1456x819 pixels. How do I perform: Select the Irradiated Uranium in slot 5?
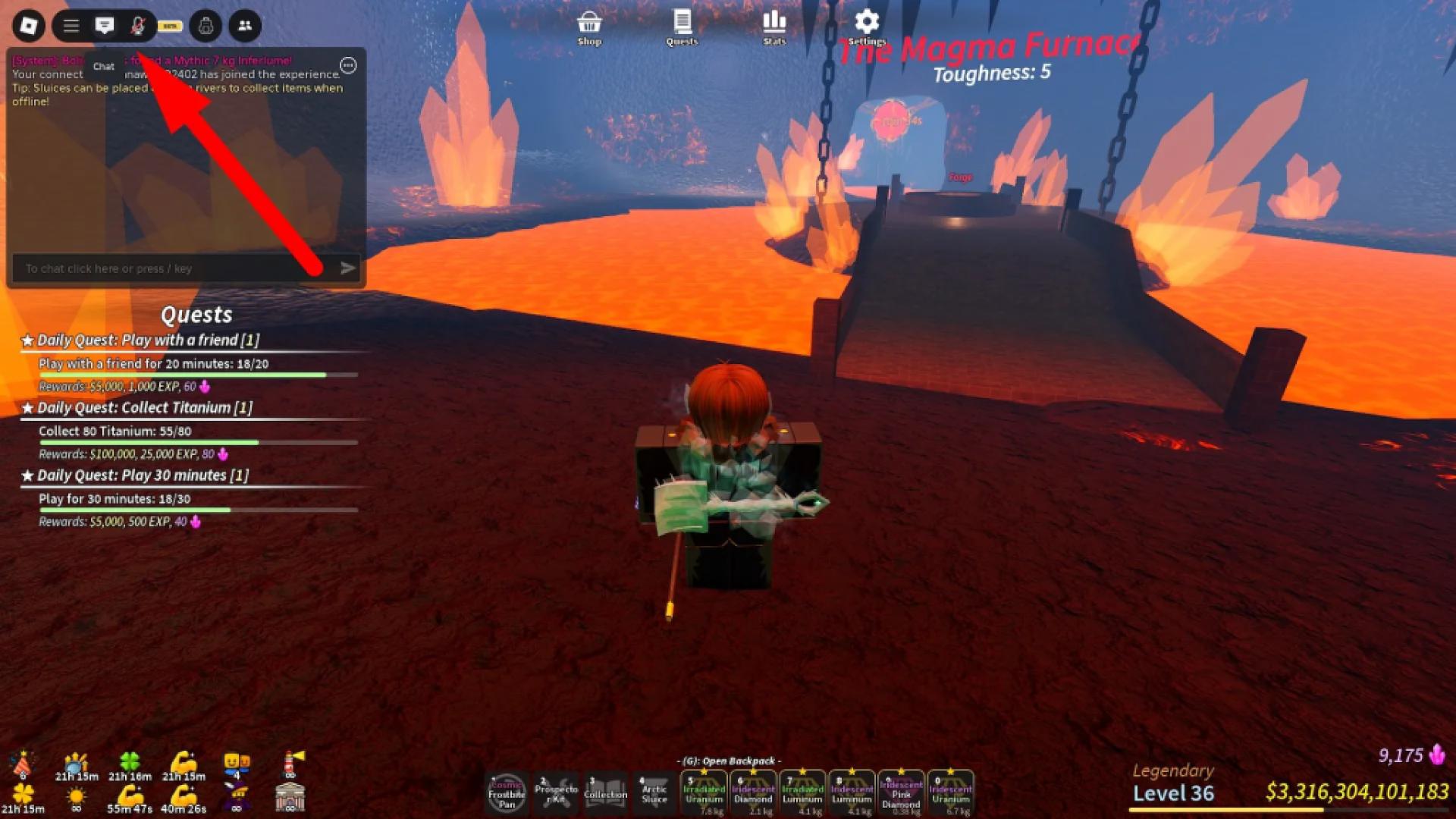[x=704, y=792]
